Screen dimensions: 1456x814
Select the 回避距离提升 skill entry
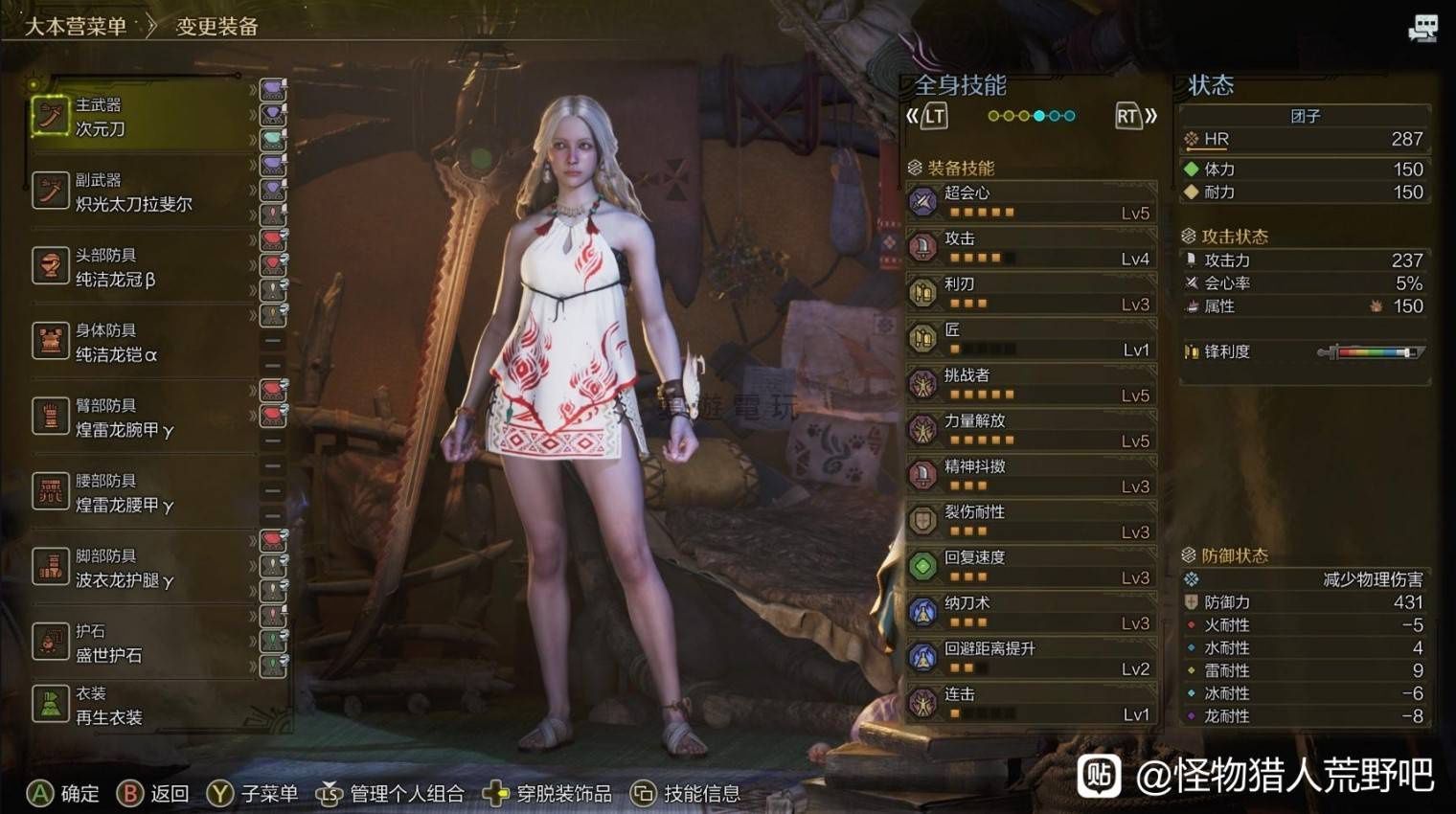point(1031,658)
